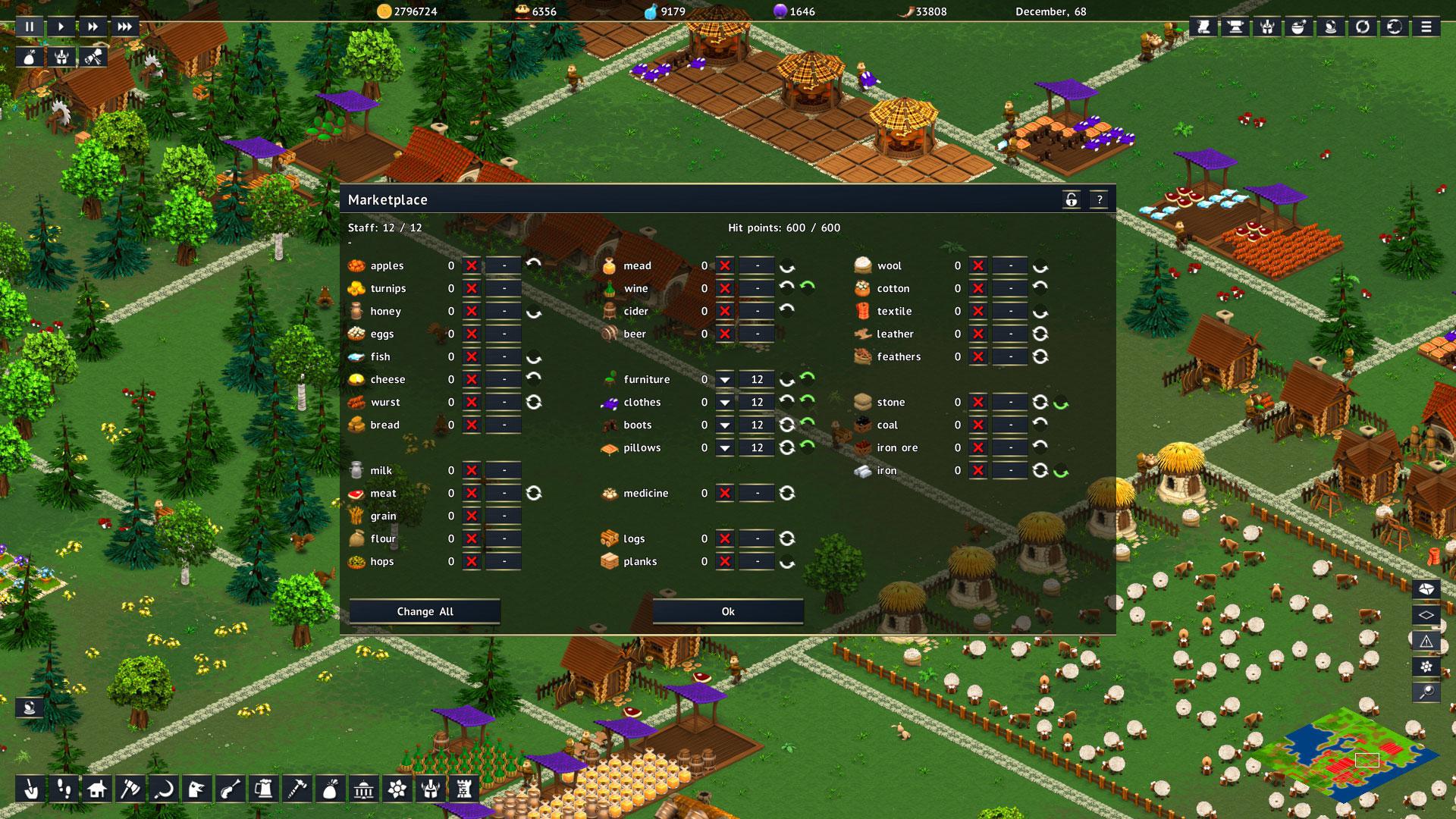Screen dimensions: 1456x819
Task: Open the furniture quantity dropdown
Action: tap(726, 379)
